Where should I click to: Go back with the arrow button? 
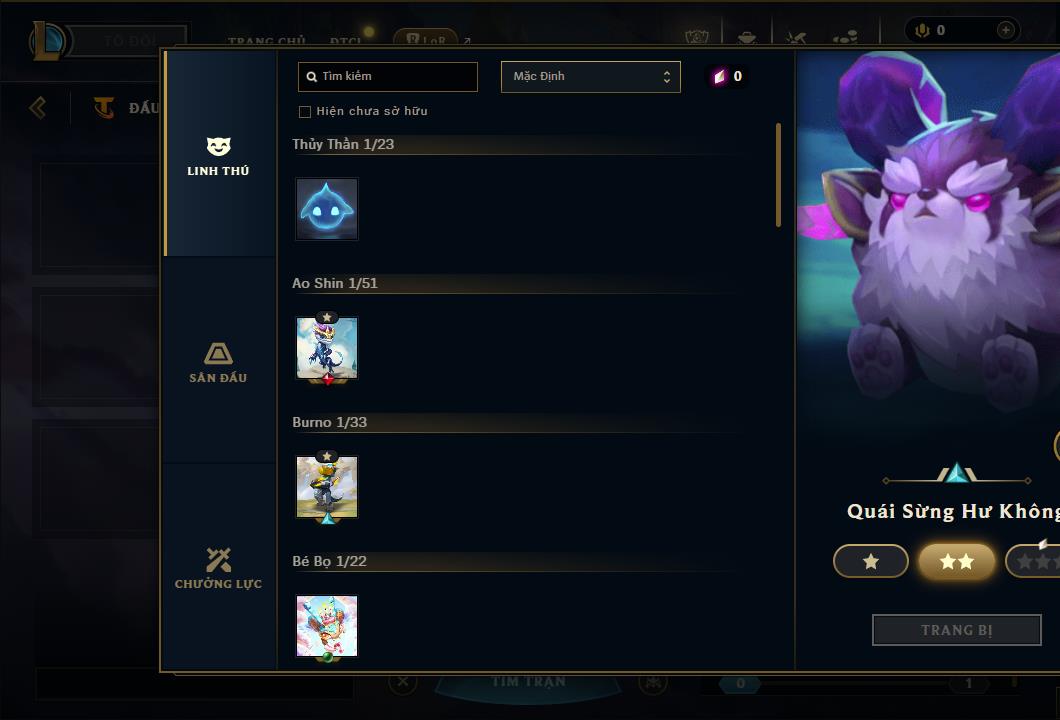(38, 107)
